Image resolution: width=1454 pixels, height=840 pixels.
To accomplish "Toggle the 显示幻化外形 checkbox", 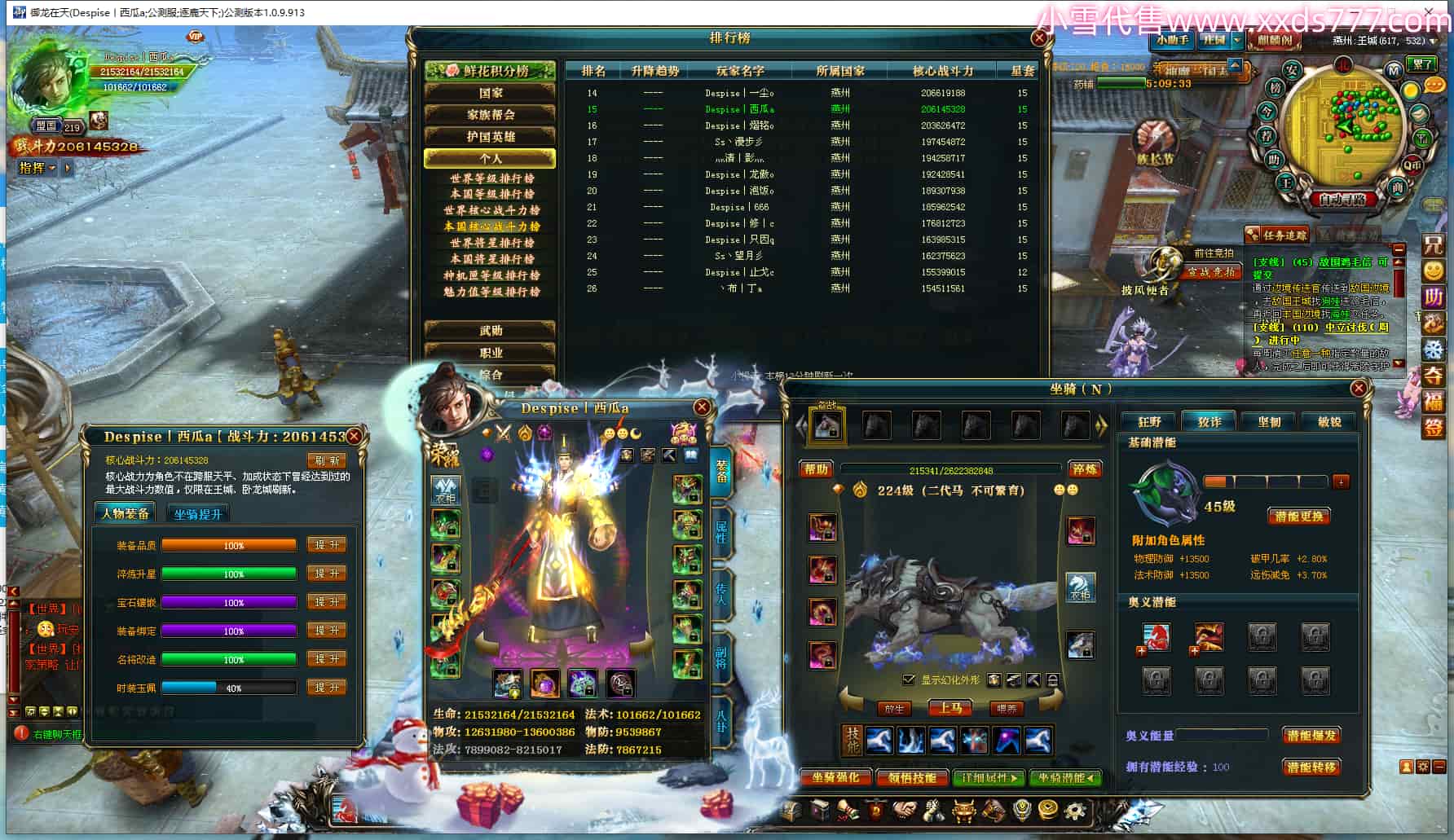I will pos(909,679).
